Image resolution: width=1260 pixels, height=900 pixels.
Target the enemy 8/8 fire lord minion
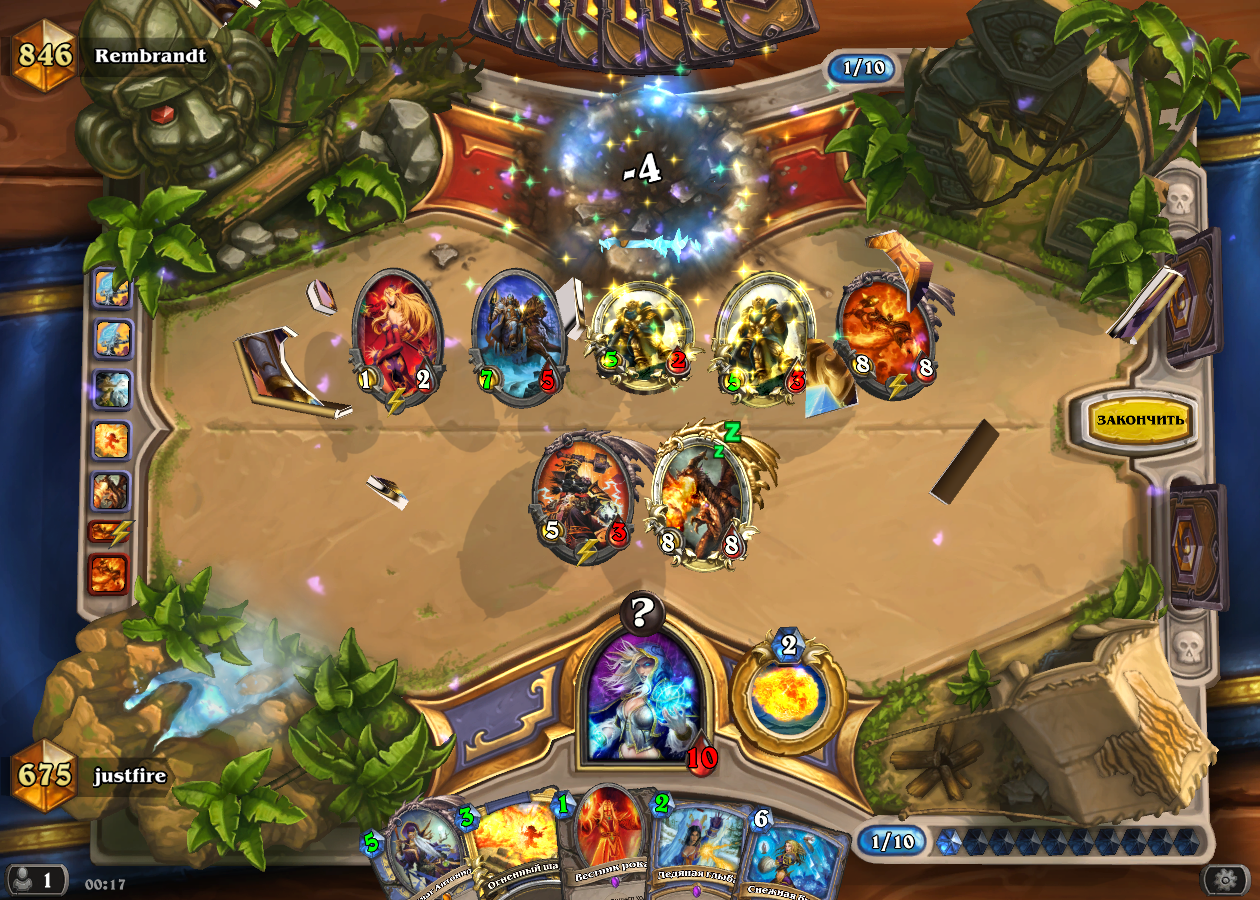pos(885,335)
